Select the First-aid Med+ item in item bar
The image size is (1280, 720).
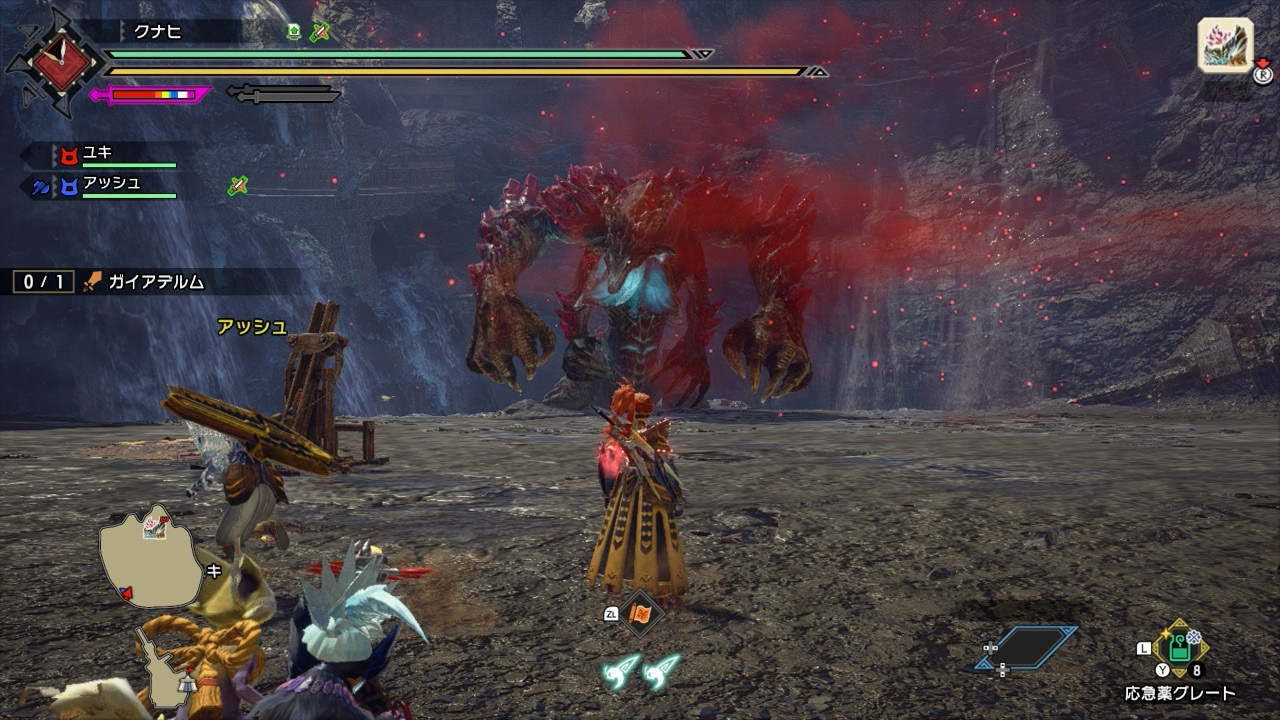pos(1181,651)
